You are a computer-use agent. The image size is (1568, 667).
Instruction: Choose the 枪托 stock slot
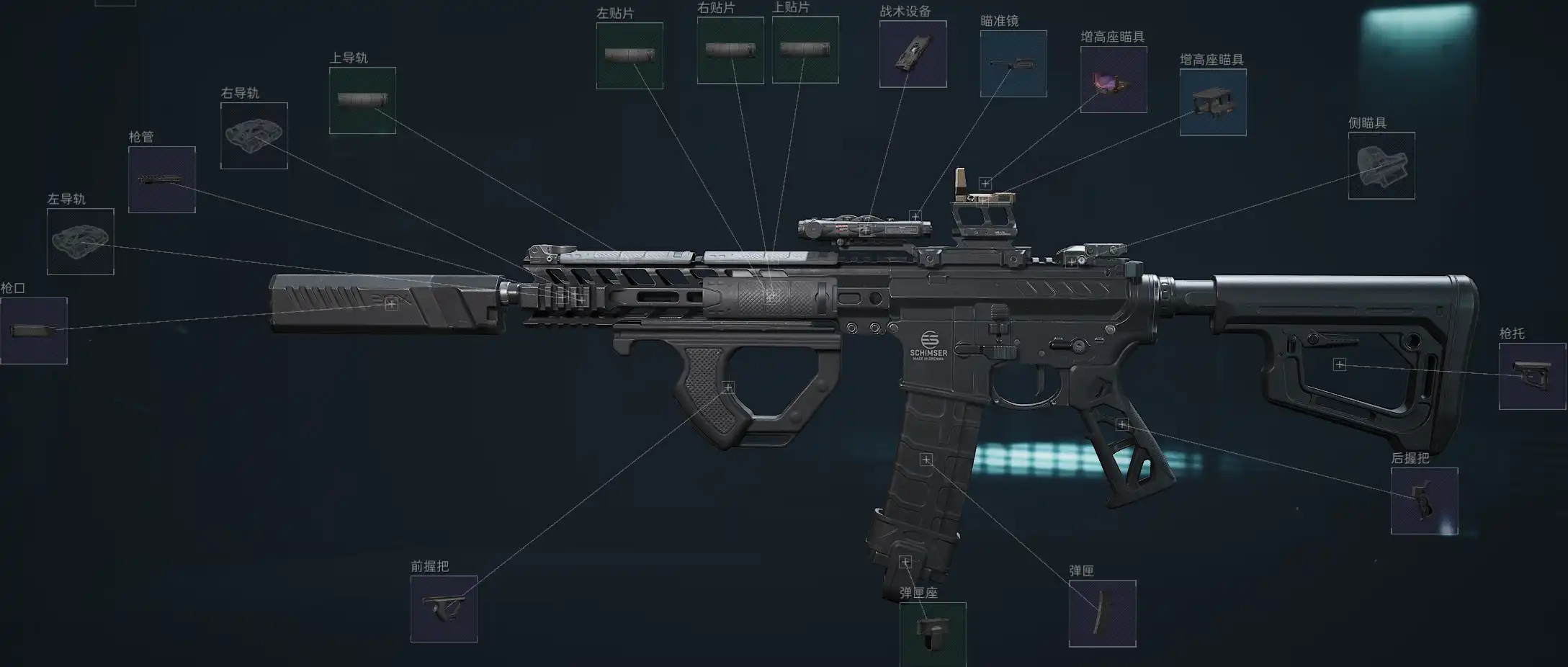[x=1532, y=376]
